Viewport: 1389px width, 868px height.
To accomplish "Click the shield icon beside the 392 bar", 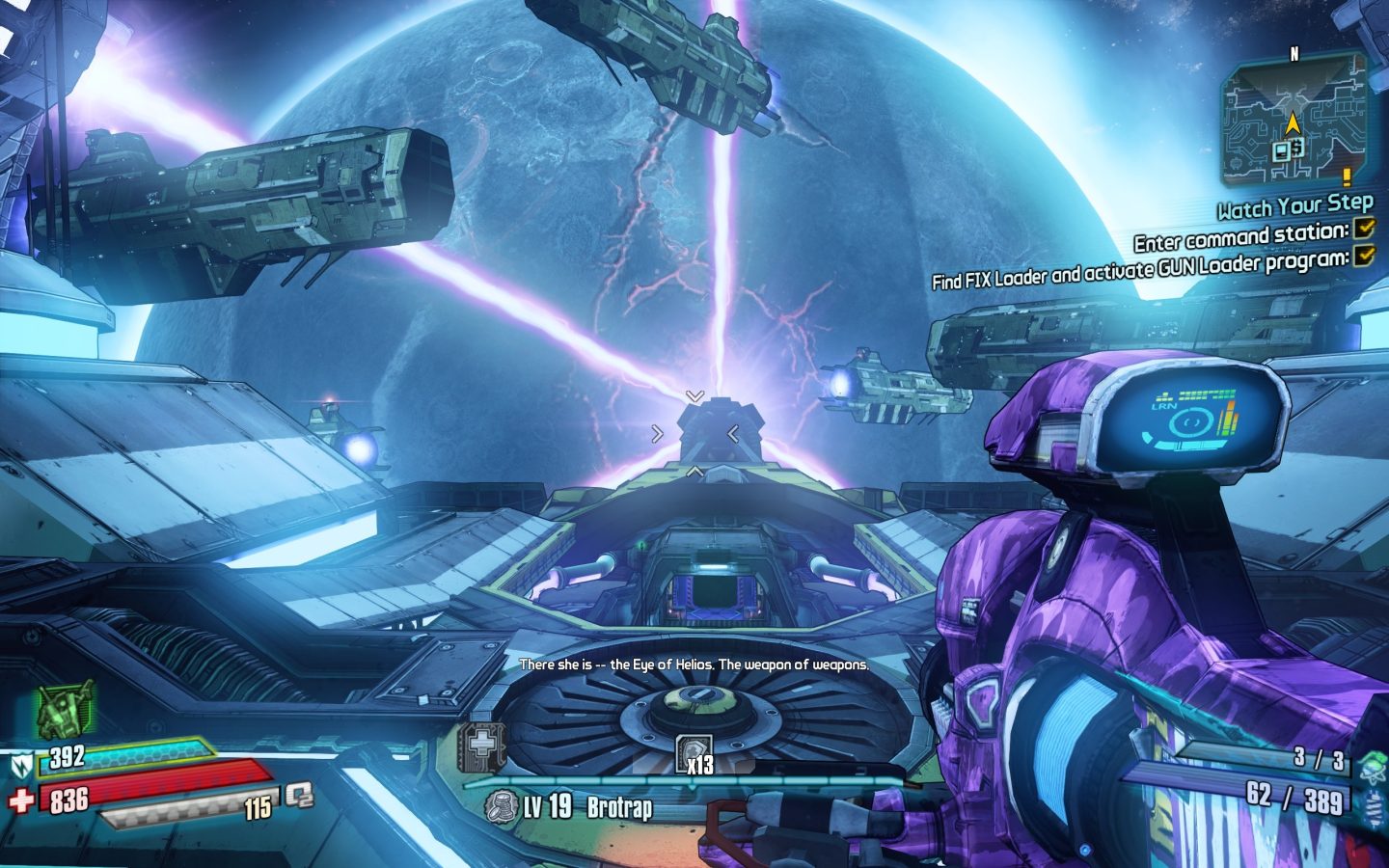I will [x=23, y=763].
